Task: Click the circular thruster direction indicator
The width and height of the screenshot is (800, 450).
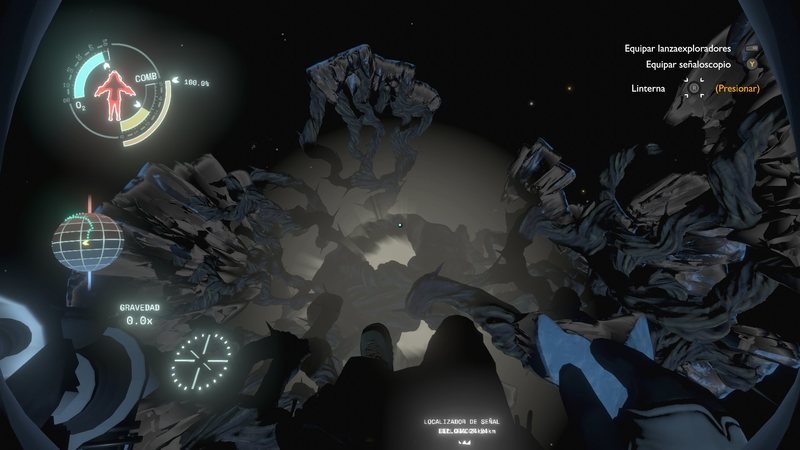Action: coord(201,361)
